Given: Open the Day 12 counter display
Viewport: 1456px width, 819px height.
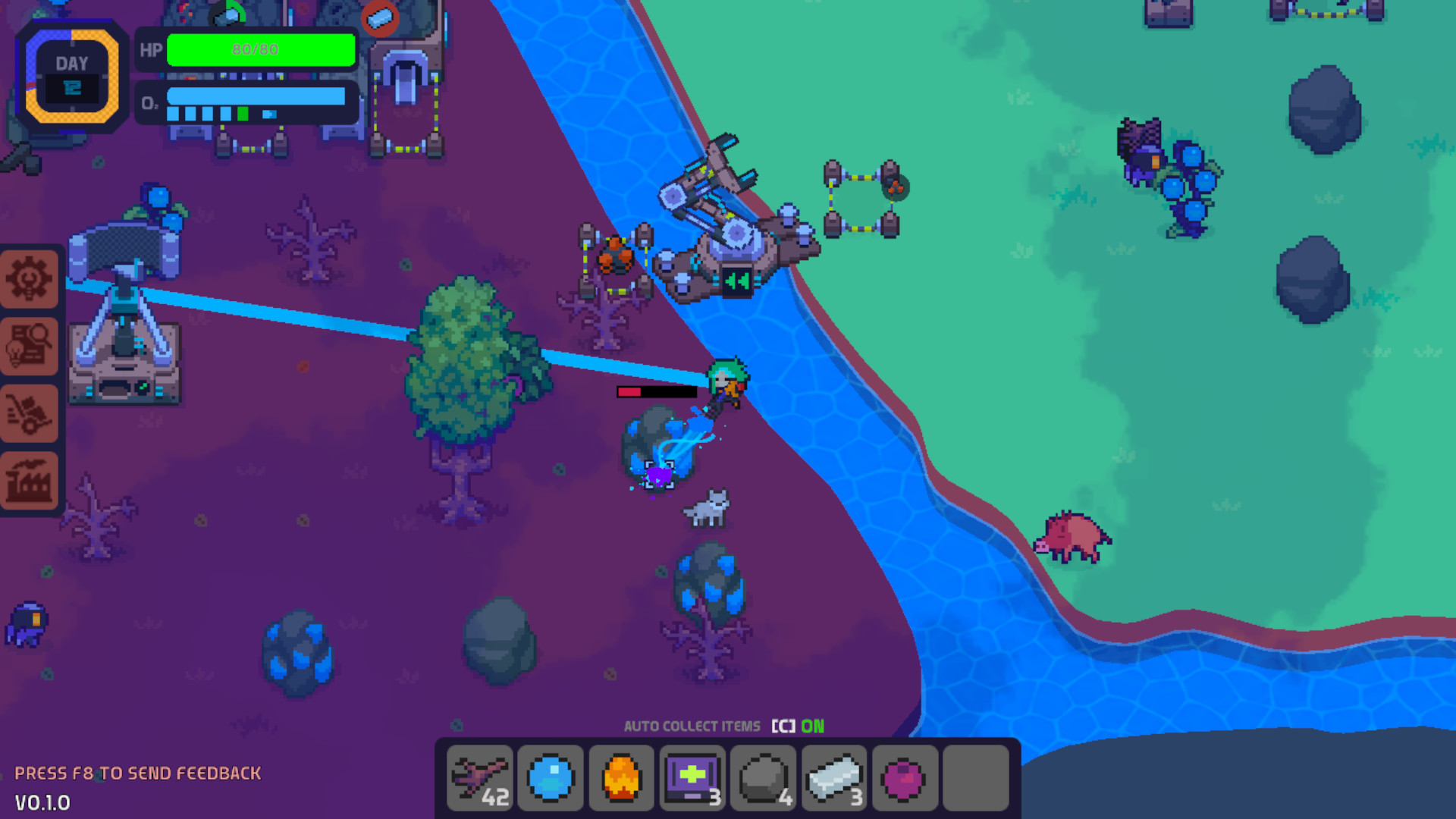Looking at the screenshot, I should click(72, 77).
